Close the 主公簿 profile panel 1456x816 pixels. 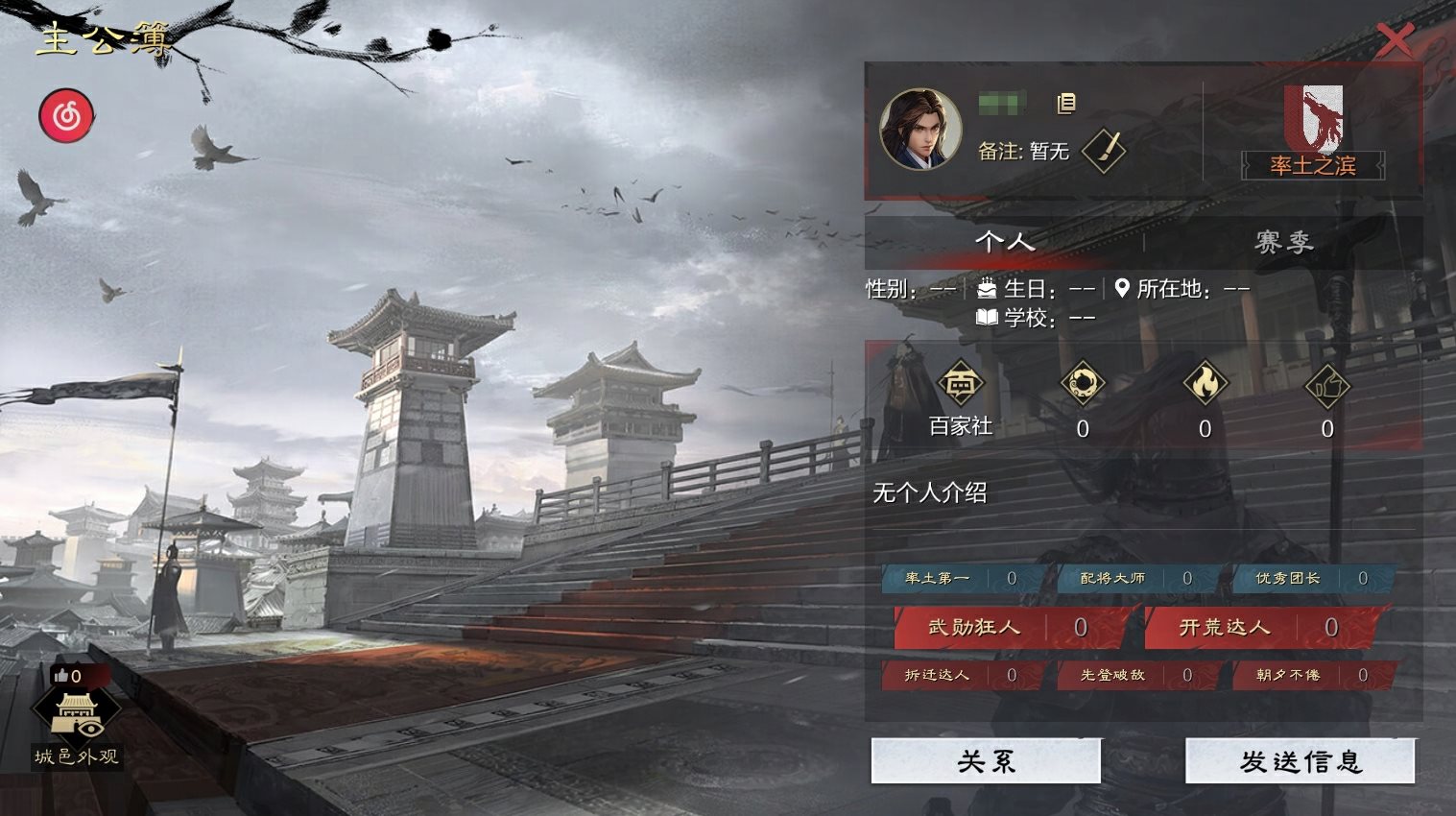click(x=1395, y=39)
